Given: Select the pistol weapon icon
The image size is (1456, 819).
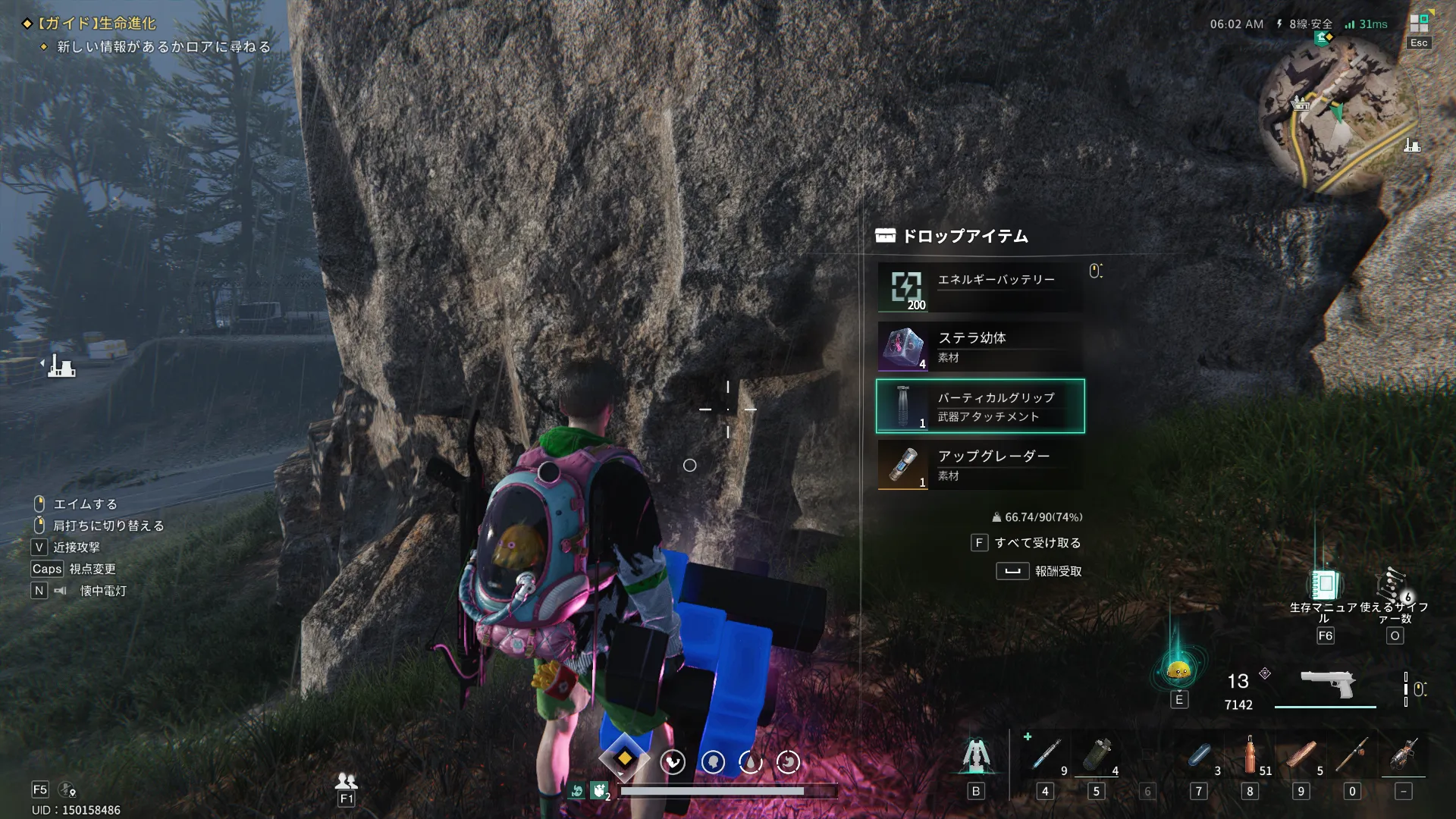Looking at the screenshot, I should [1328, 685].
